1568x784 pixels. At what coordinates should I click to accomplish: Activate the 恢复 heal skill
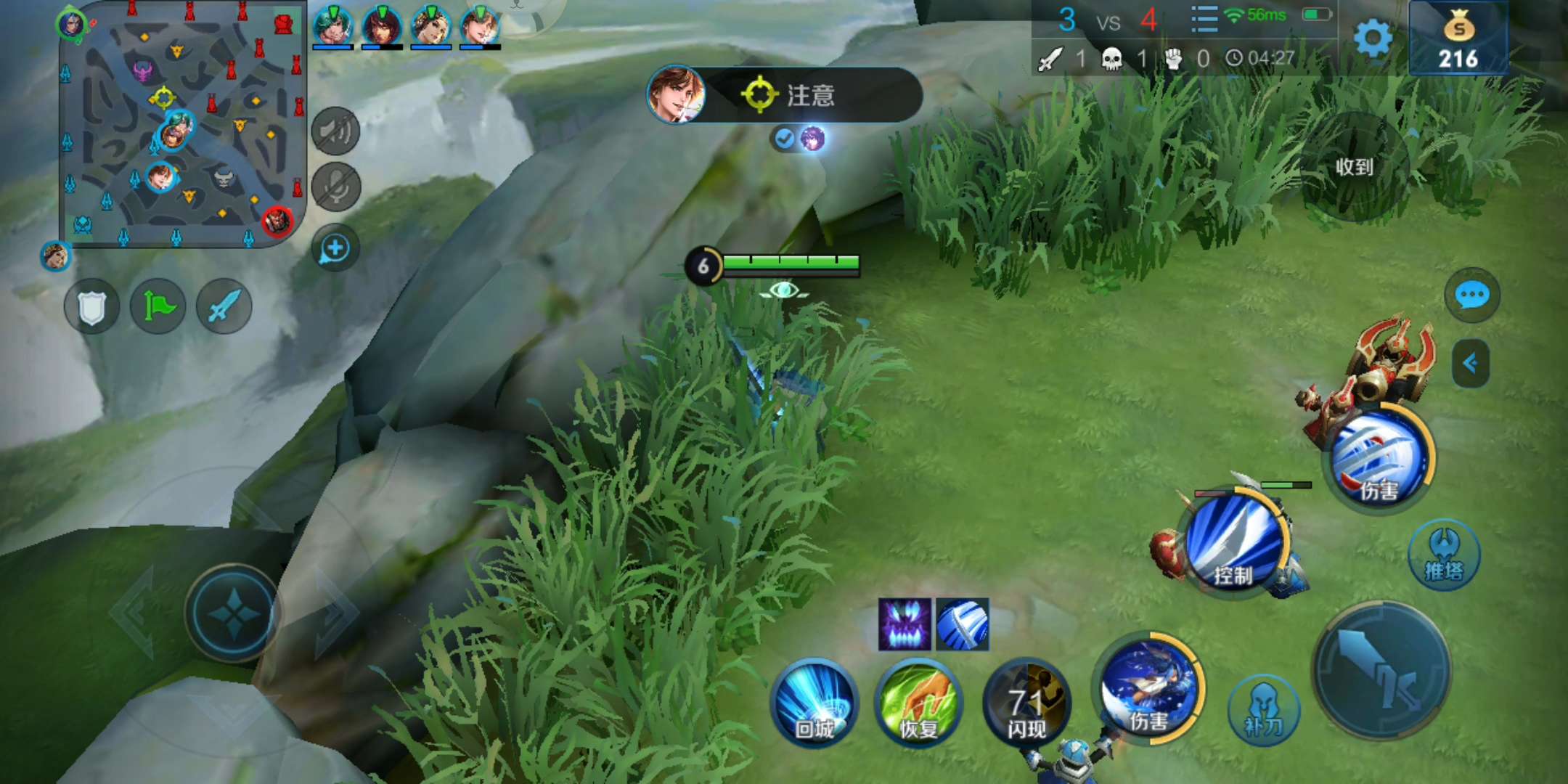[919, 703]
